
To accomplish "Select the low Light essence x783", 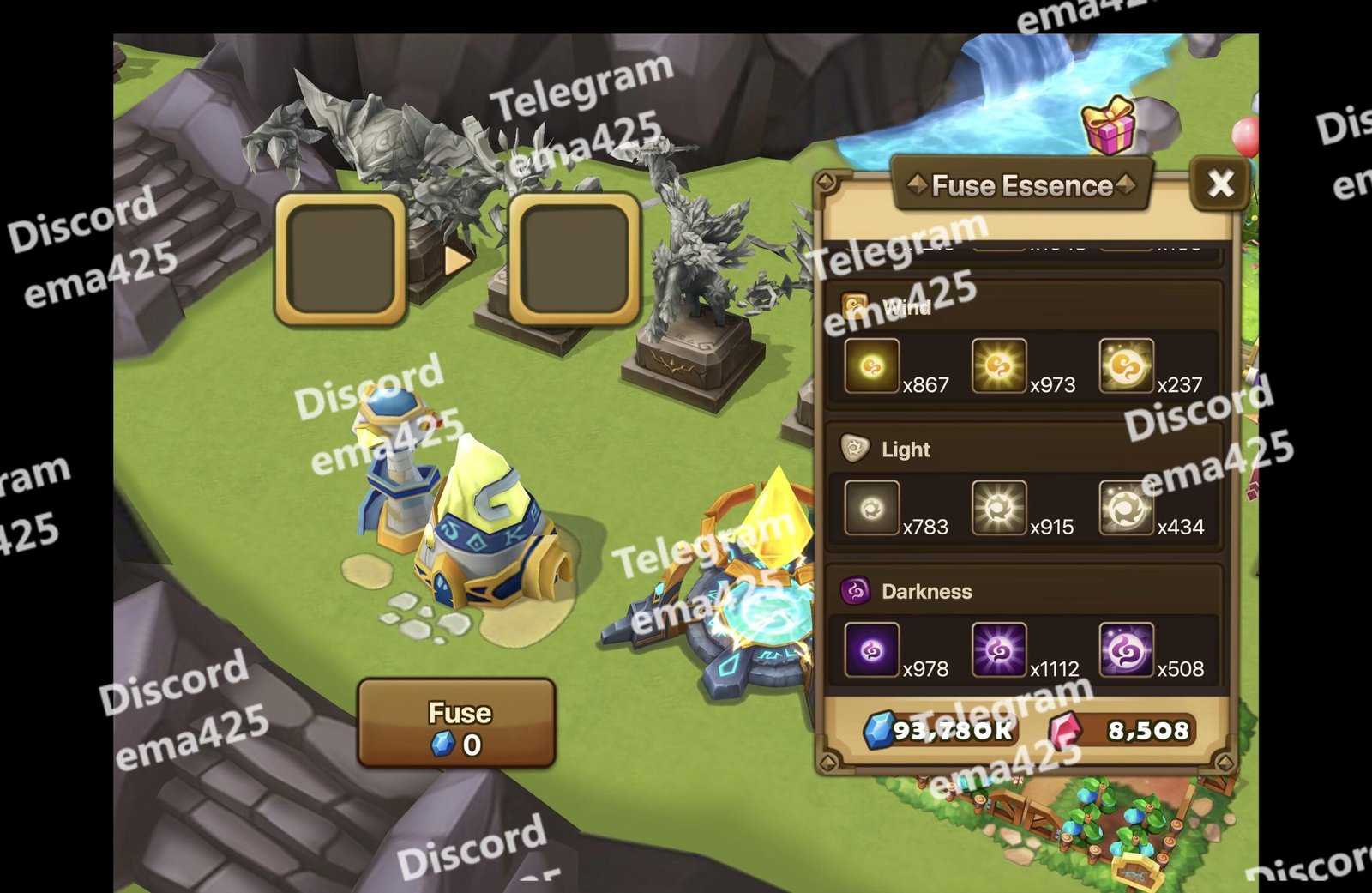I will click(x=871, y=509).
